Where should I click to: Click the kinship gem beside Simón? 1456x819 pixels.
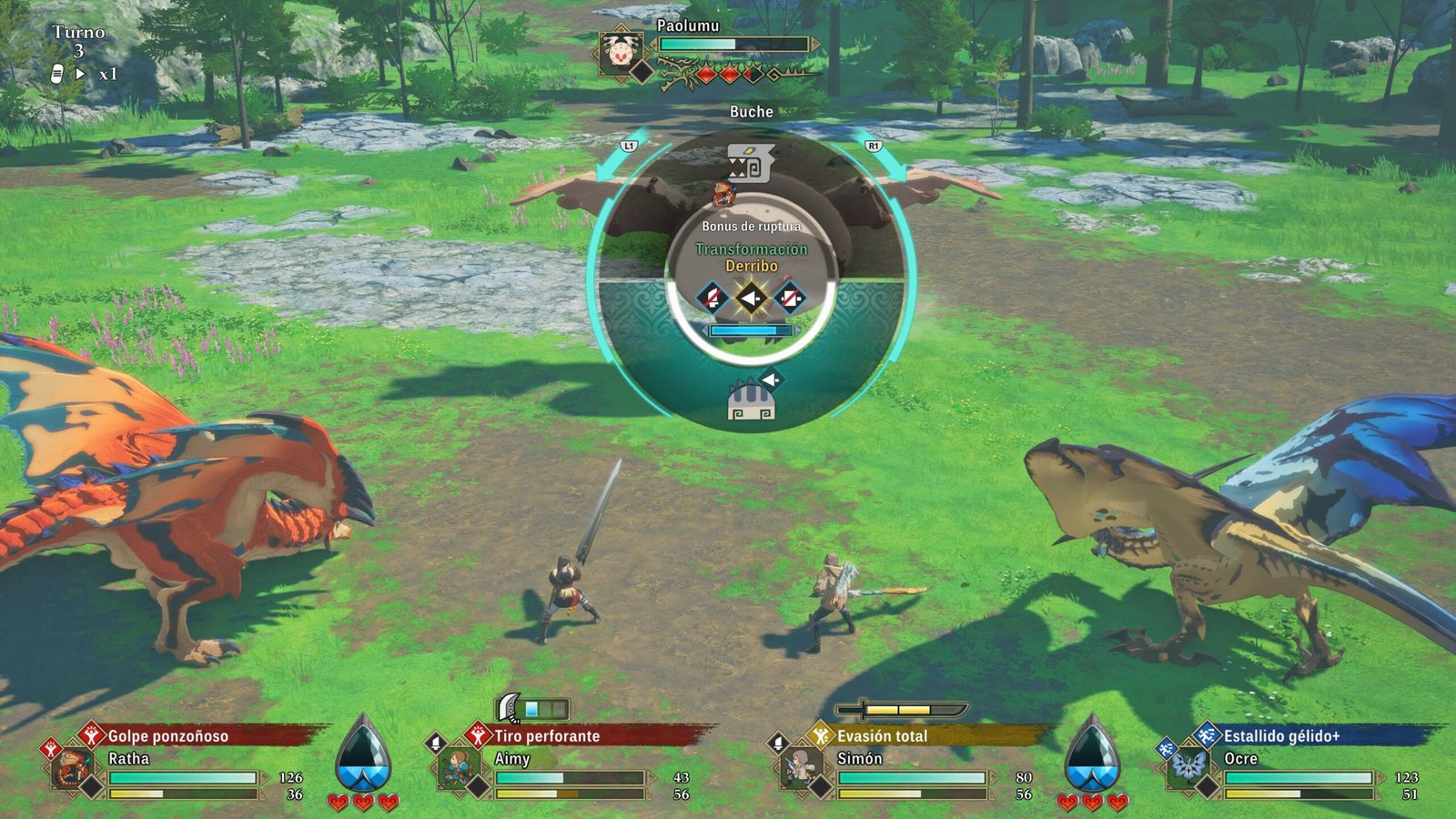click(1091, 757)
